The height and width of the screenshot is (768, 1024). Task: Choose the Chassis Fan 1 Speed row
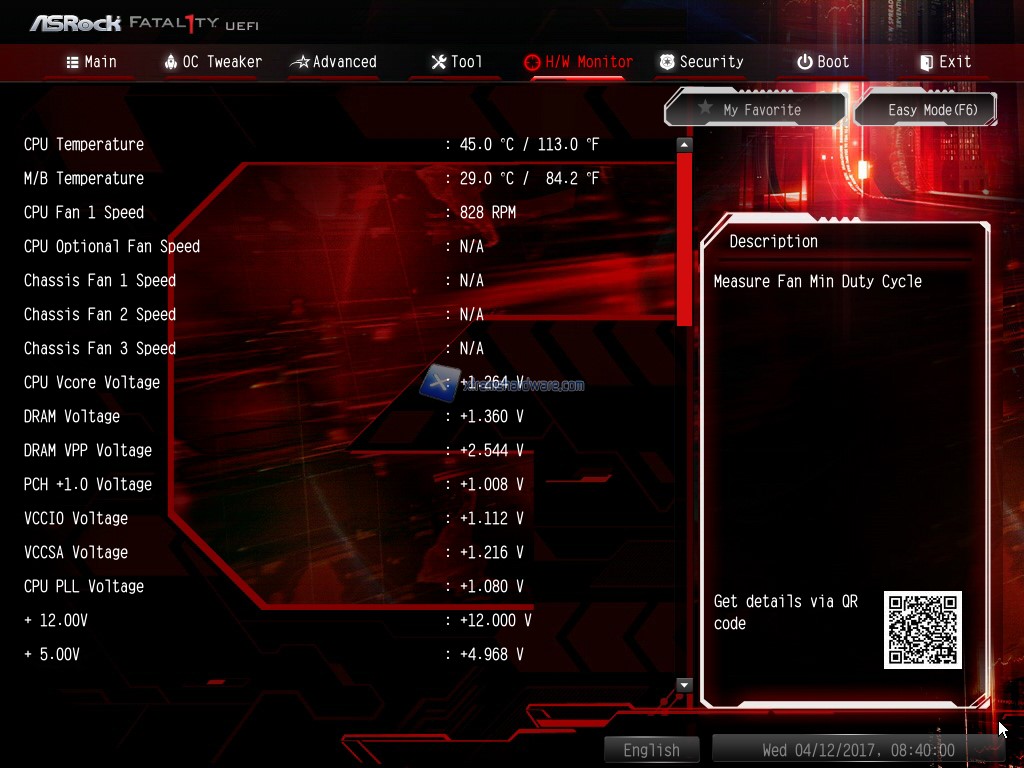pyautogui.click(x=100, y=280)
